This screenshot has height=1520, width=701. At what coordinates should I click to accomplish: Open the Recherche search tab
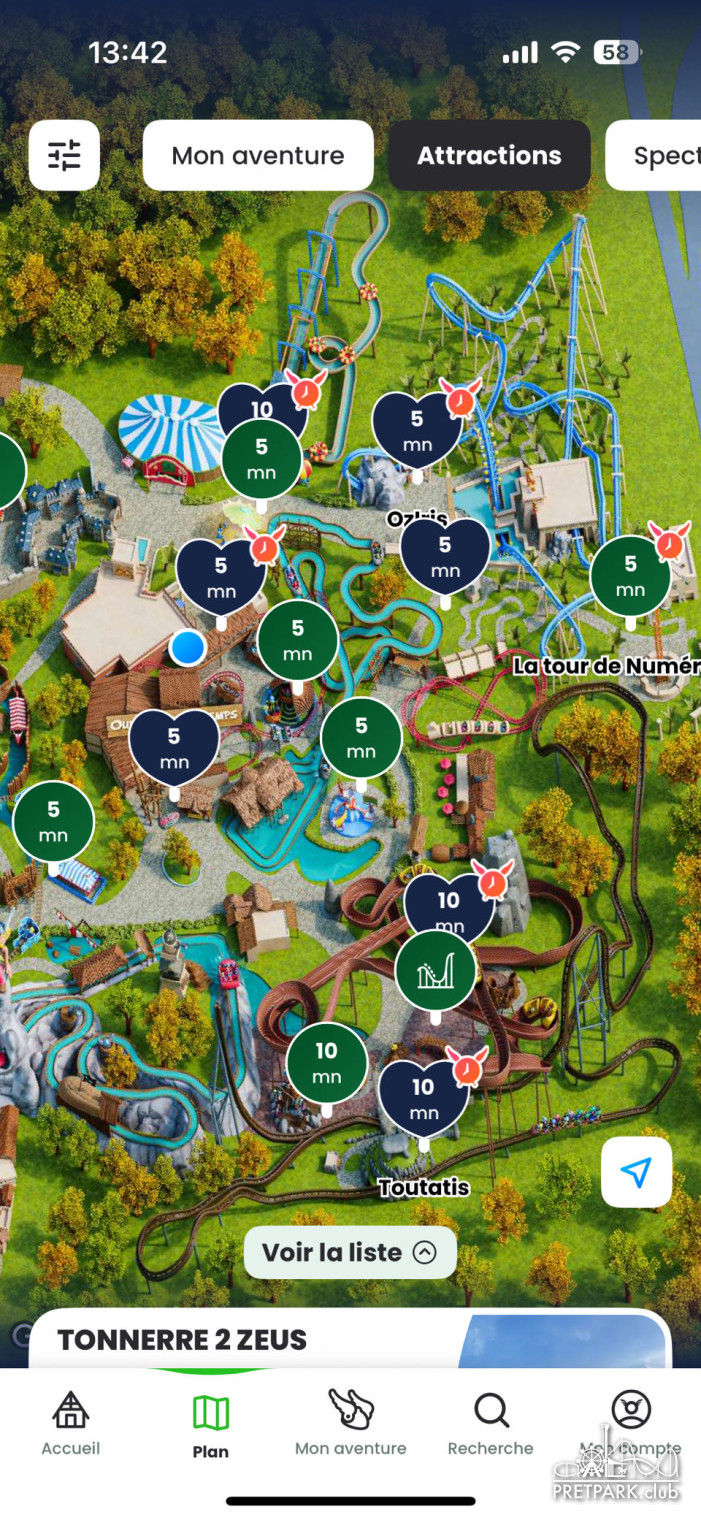(x=491, y=1422)
